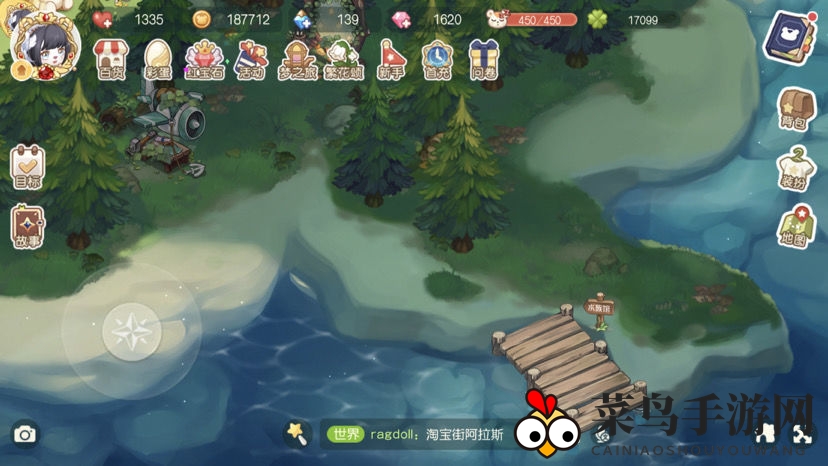Viewport: 828px width, 466px height.
Task: Open the 目标 goals panel
Action: pyautogui.click(x=27, y=166)
